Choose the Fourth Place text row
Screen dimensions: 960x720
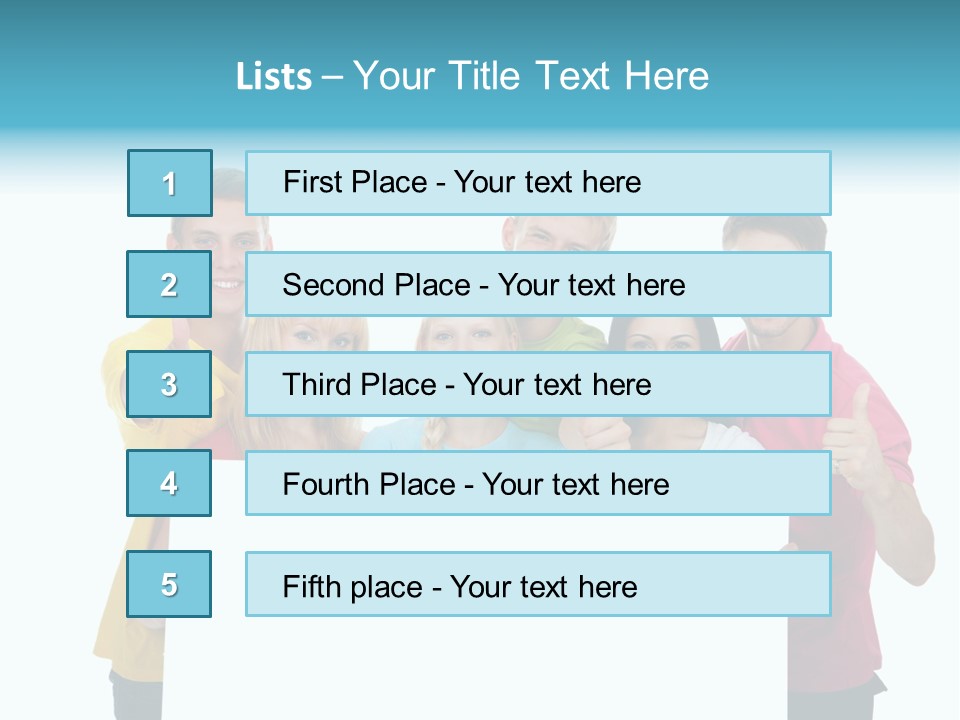(x=538, y=483)
